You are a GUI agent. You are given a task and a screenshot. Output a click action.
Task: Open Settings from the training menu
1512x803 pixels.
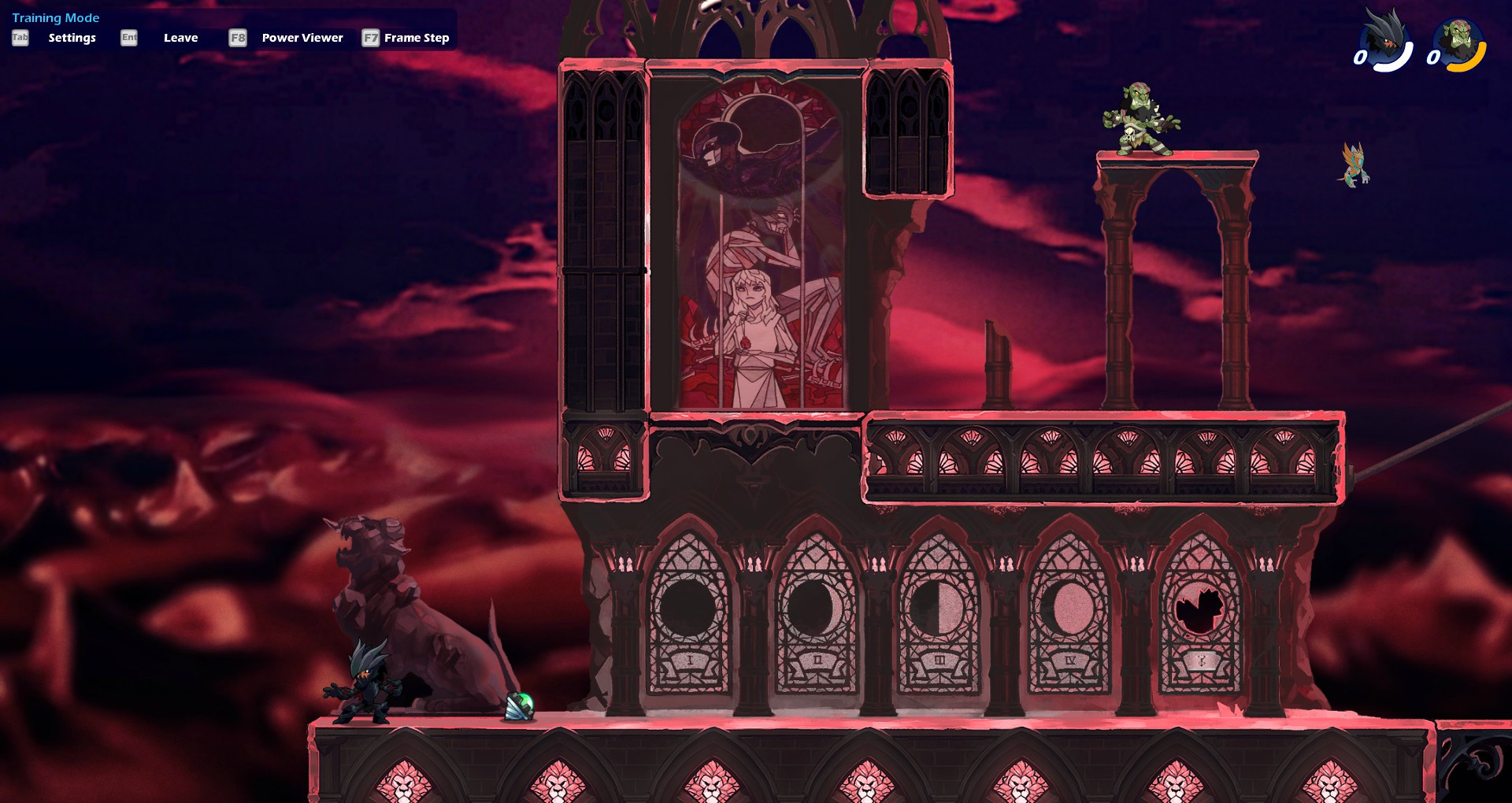point(71,37)
